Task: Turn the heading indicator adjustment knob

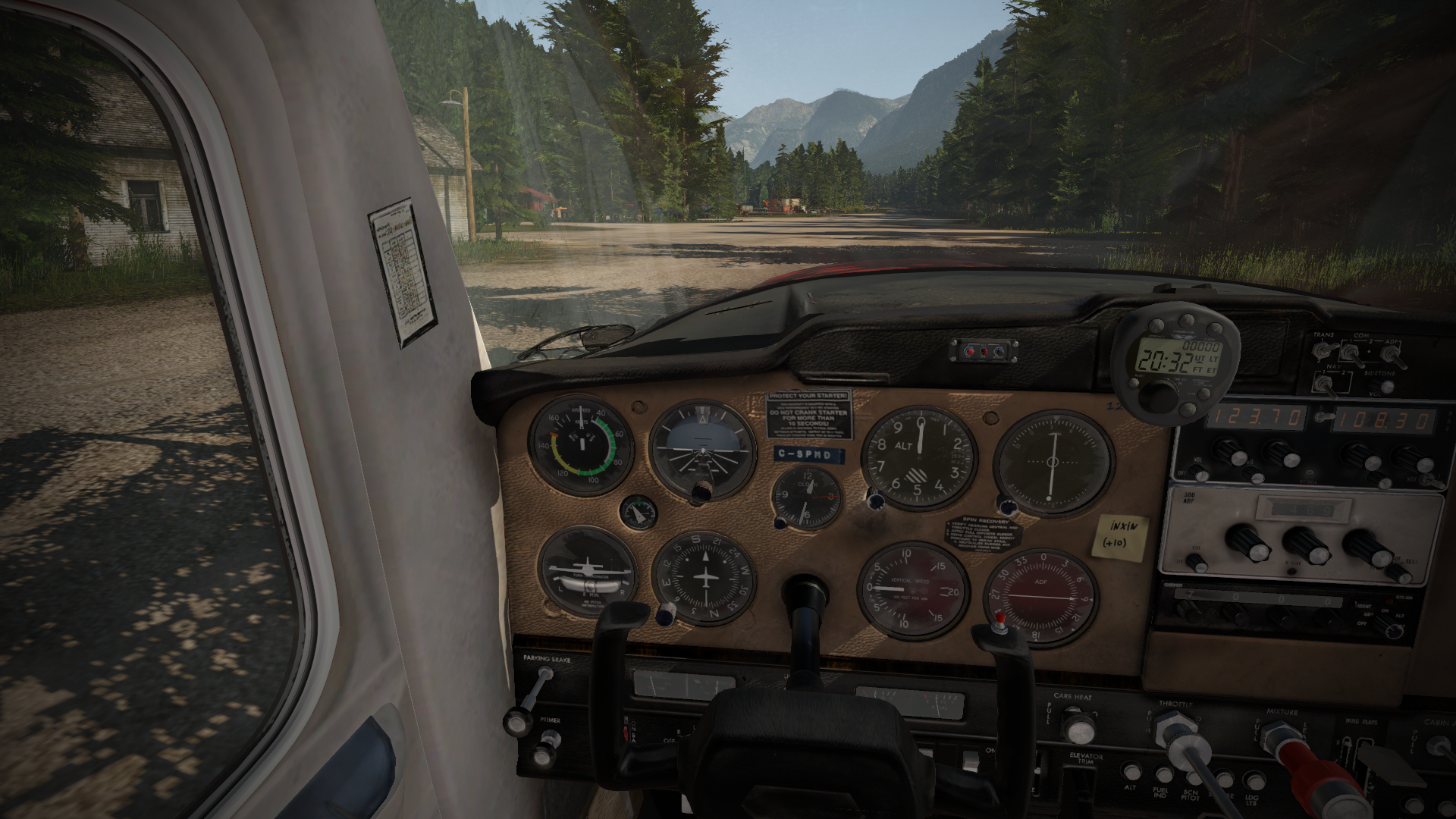Action: pyautogui.click(x=667, y=613)
